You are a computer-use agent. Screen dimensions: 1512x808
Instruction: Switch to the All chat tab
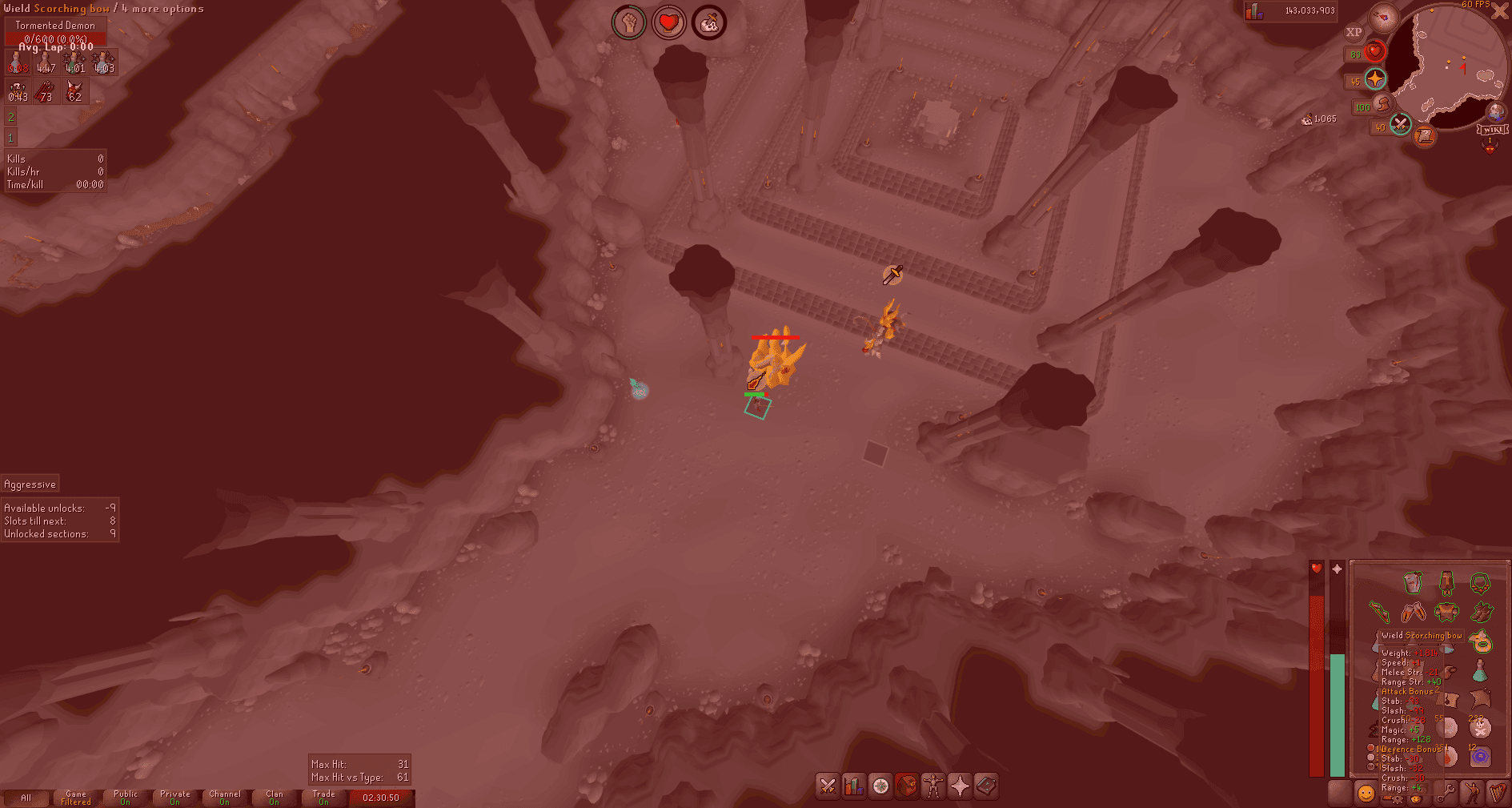coord(26,798)
